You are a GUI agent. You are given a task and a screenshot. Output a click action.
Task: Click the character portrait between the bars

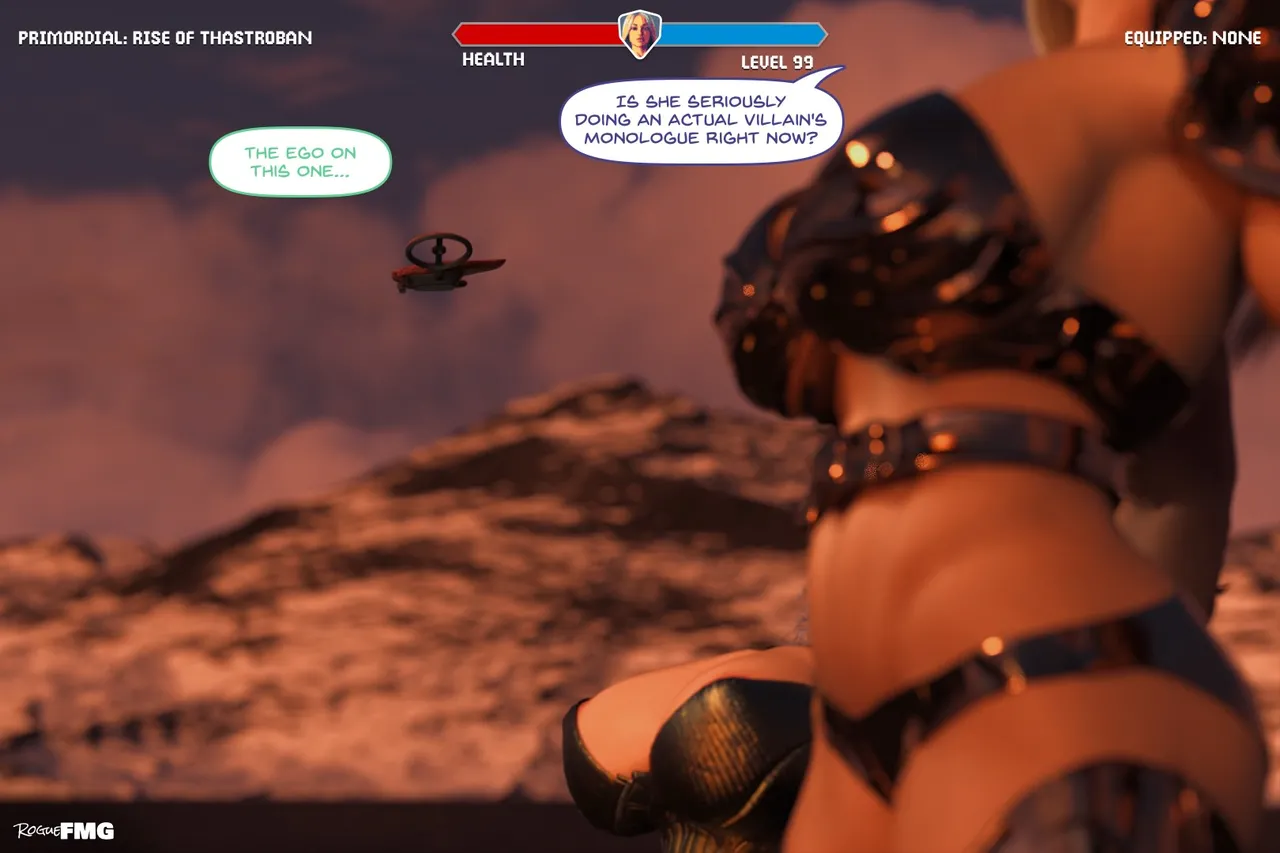click(x=640, y=34)
